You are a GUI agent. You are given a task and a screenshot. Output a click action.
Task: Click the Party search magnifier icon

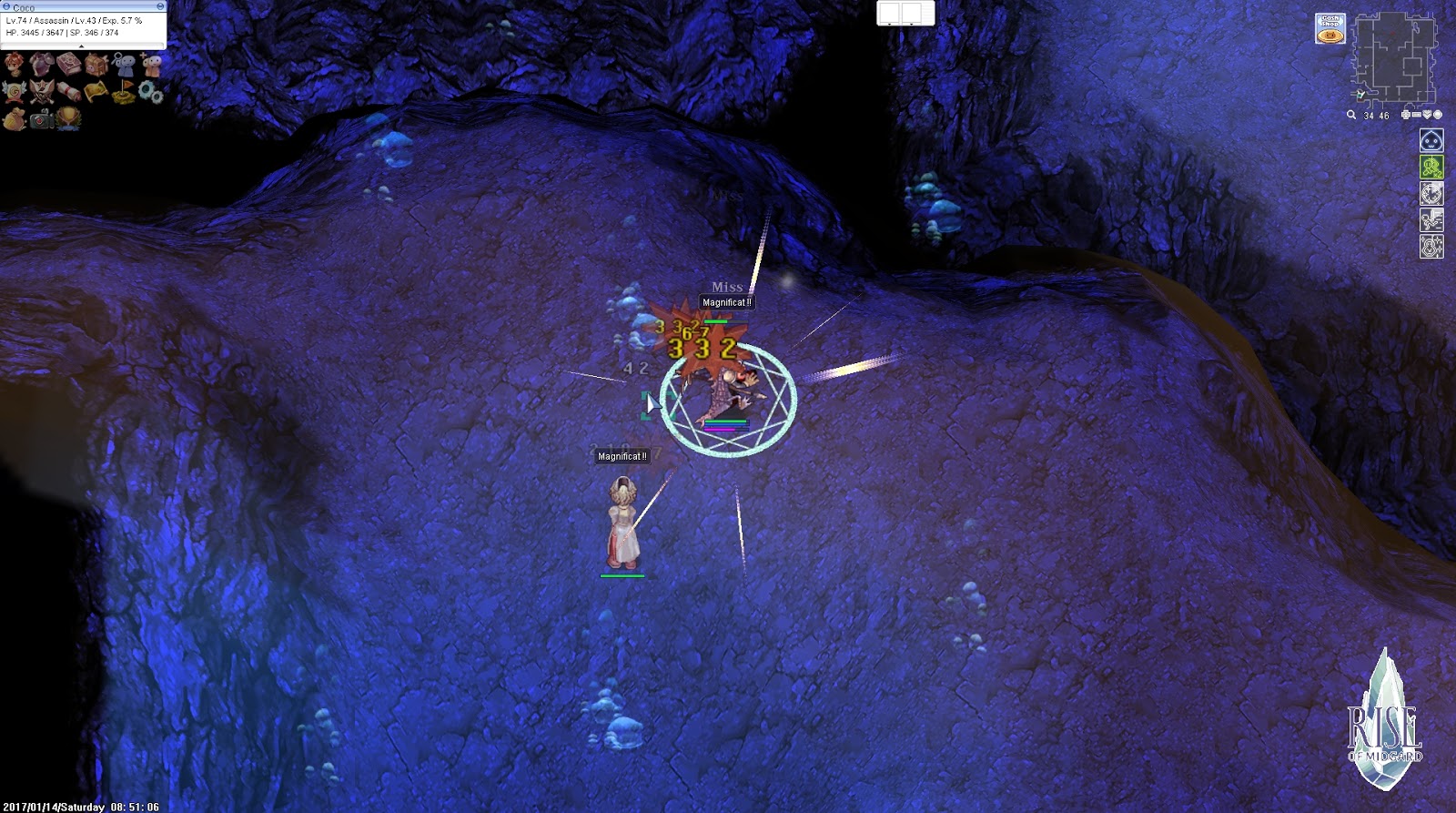124,64
